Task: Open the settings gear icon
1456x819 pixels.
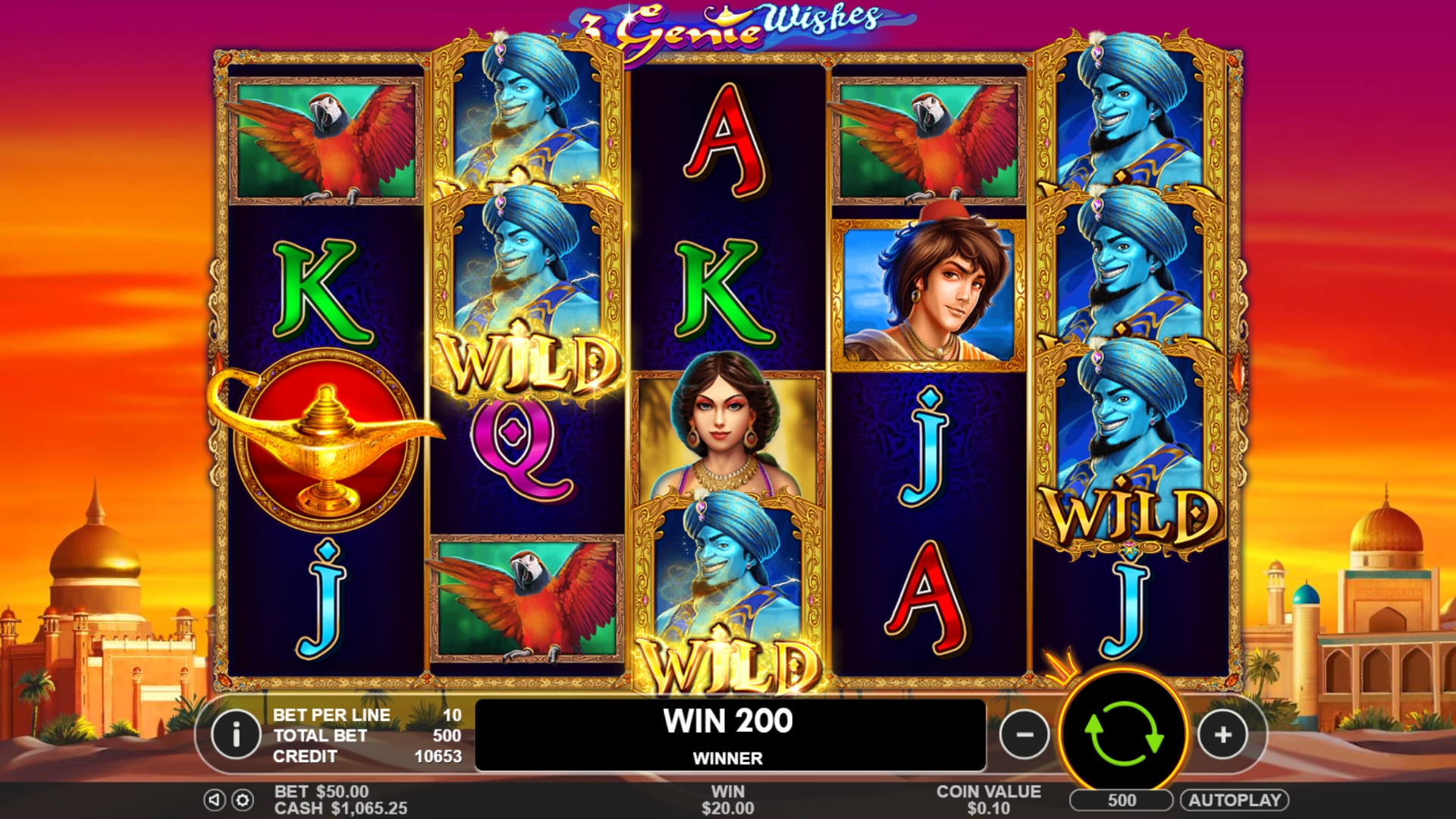Action: click(x=243, y=800)
